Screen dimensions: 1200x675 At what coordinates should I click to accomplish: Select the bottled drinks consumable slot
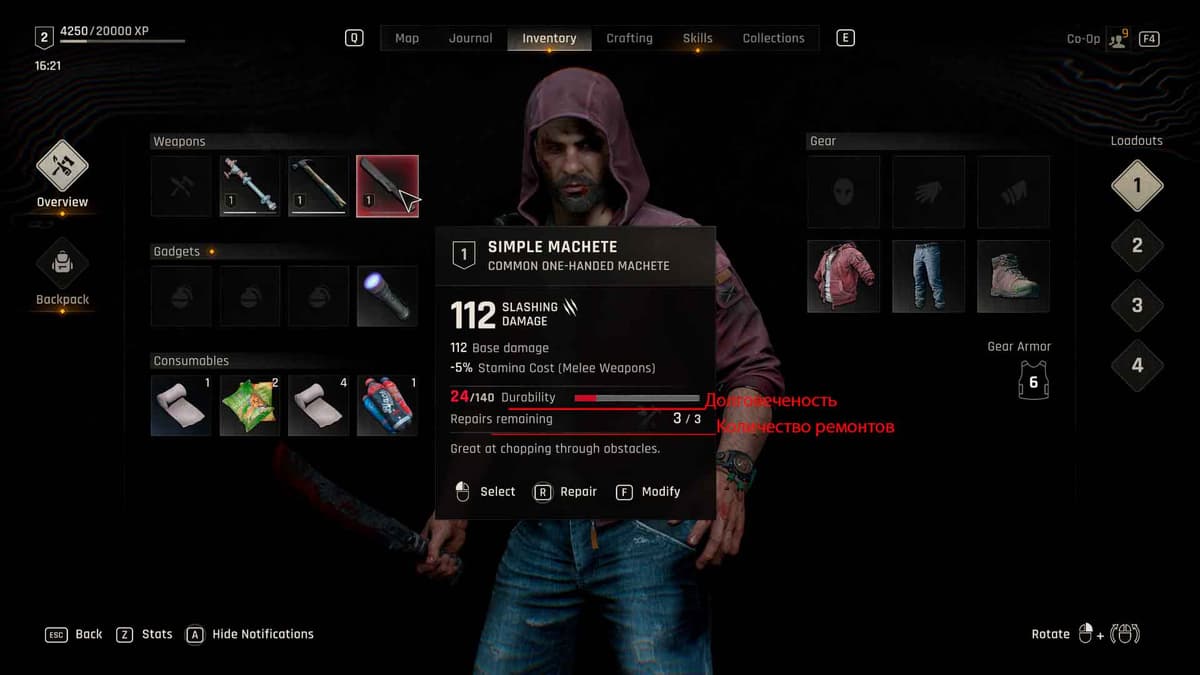coord(387,405)
